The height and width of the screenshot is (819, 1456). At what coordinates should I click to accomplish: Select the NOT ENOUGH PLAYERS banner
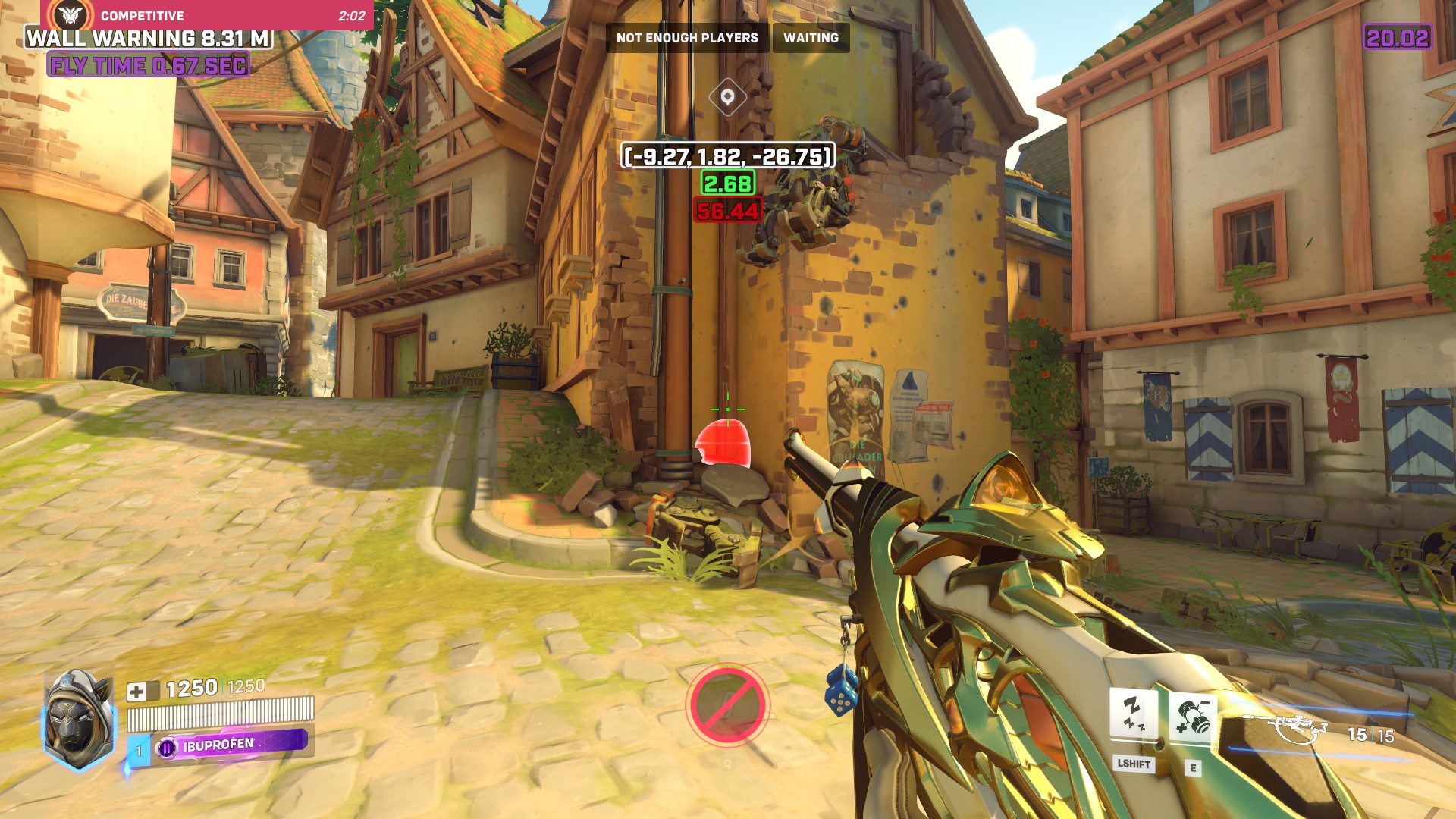pos(686,36)
